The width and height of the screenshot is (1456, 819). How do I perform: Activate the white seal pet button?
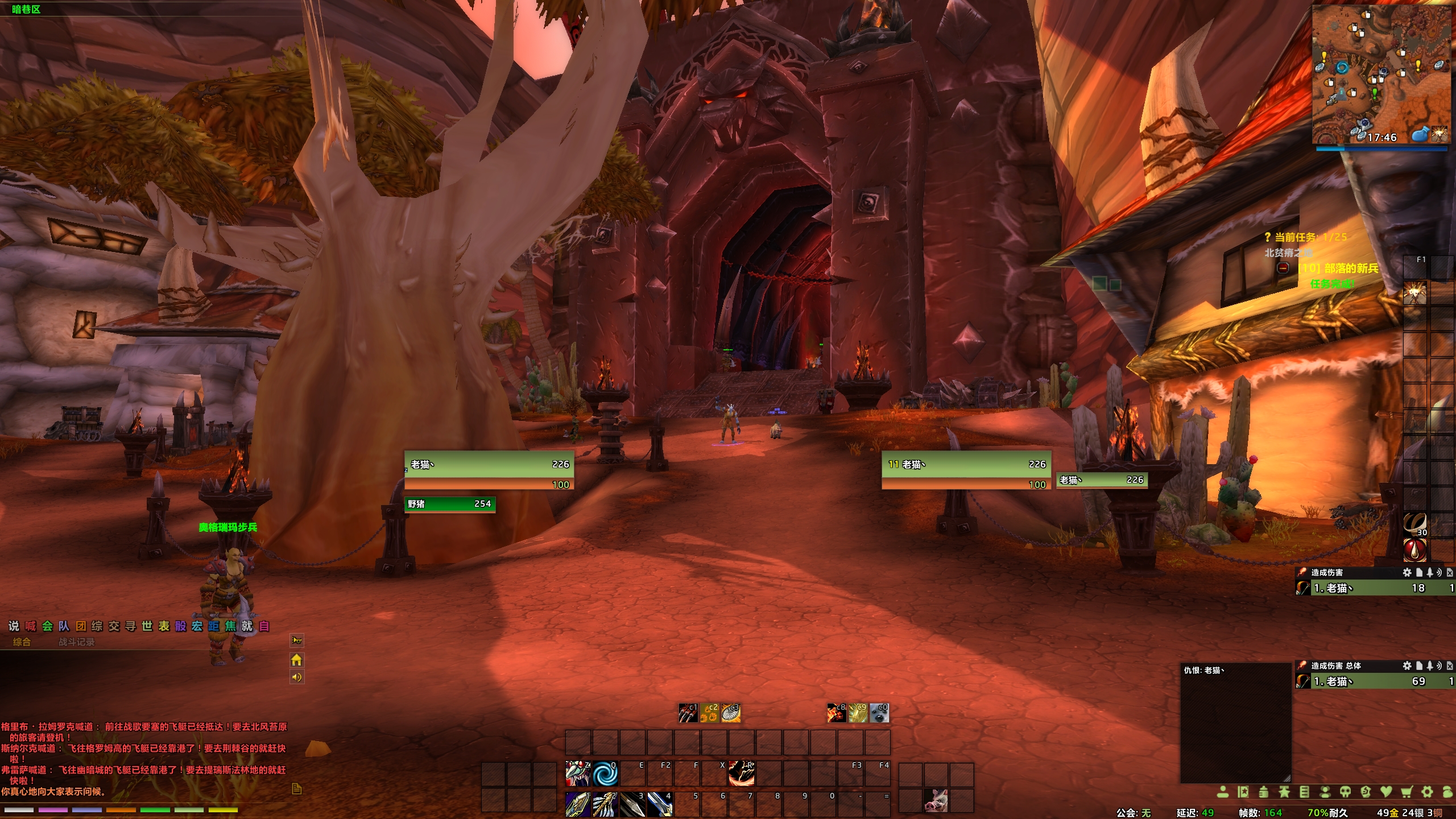[x=879, y=713]
